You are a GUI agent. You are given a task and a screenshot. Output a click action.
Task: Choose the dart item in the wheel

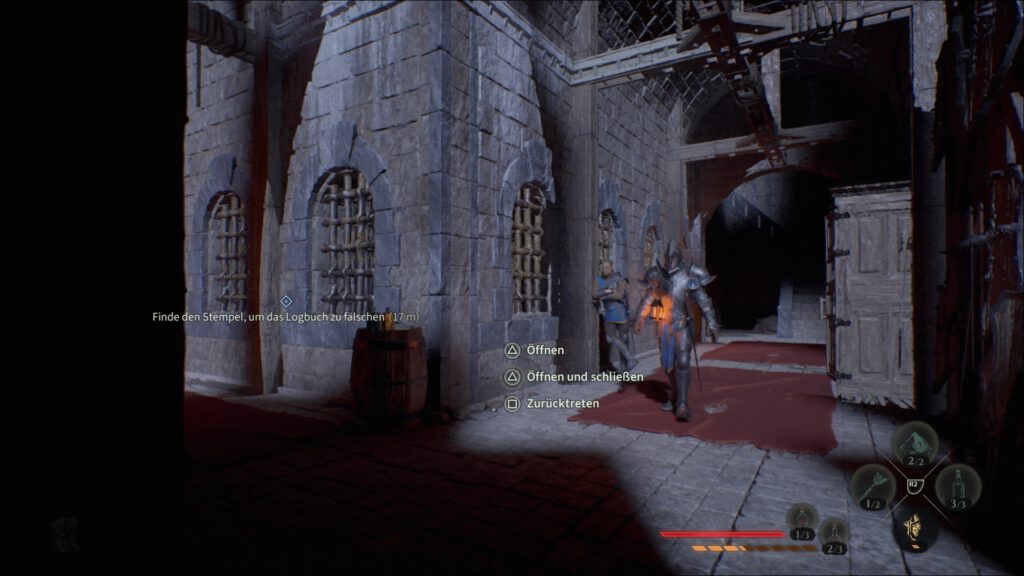869,485
